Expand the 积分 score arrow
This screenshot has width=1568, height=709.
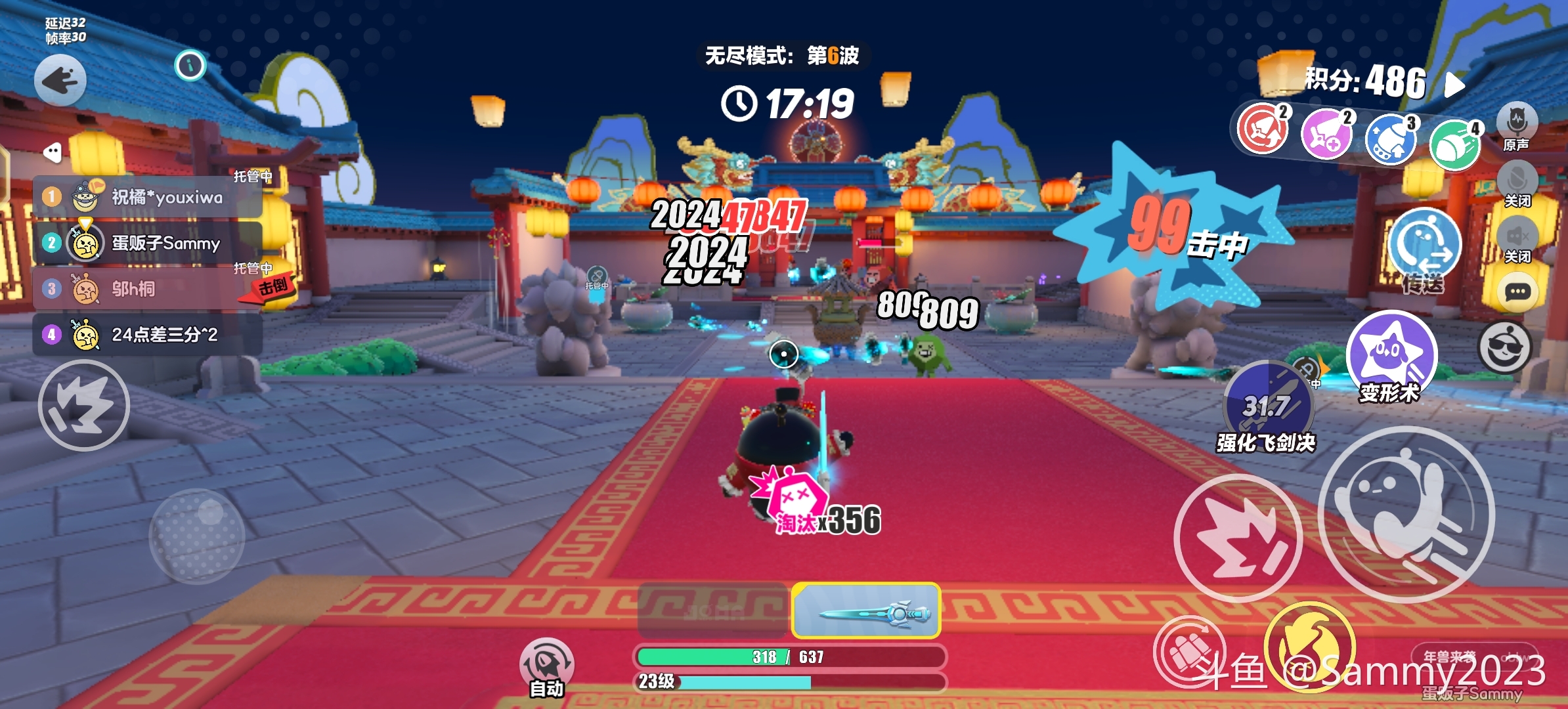(1456, 84)
